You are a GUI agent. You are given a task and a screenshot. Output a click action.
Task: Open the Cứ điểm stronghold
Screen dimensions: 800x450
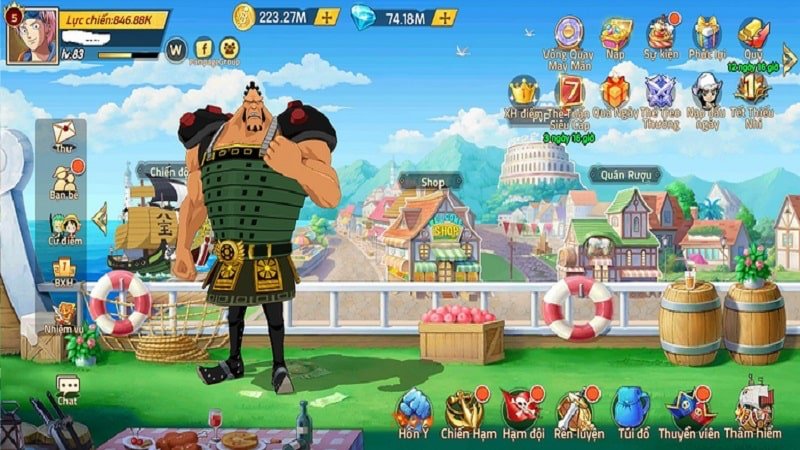[65, 227]
